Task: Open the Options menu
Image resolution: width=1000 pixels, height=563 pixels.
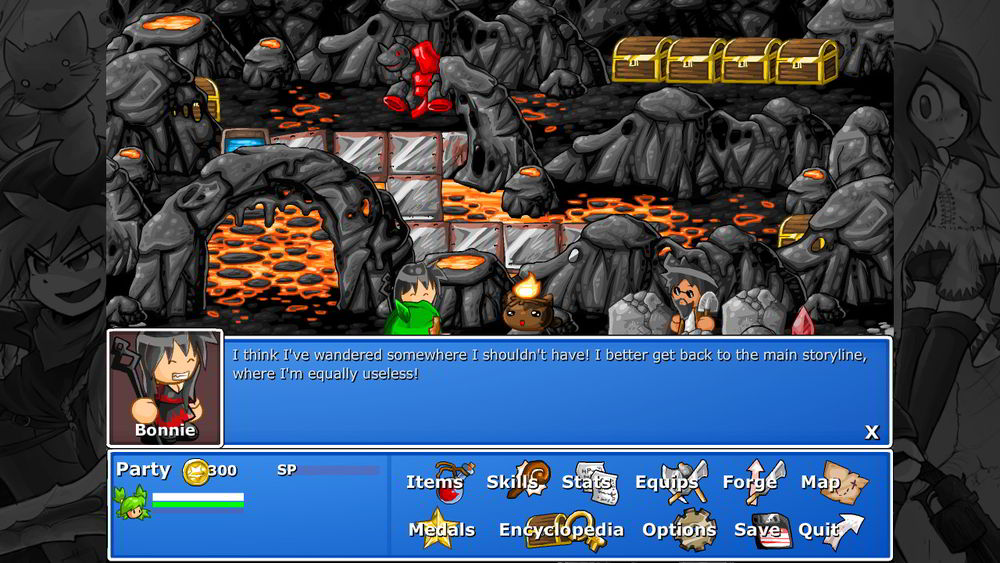Action: (680, 530)
